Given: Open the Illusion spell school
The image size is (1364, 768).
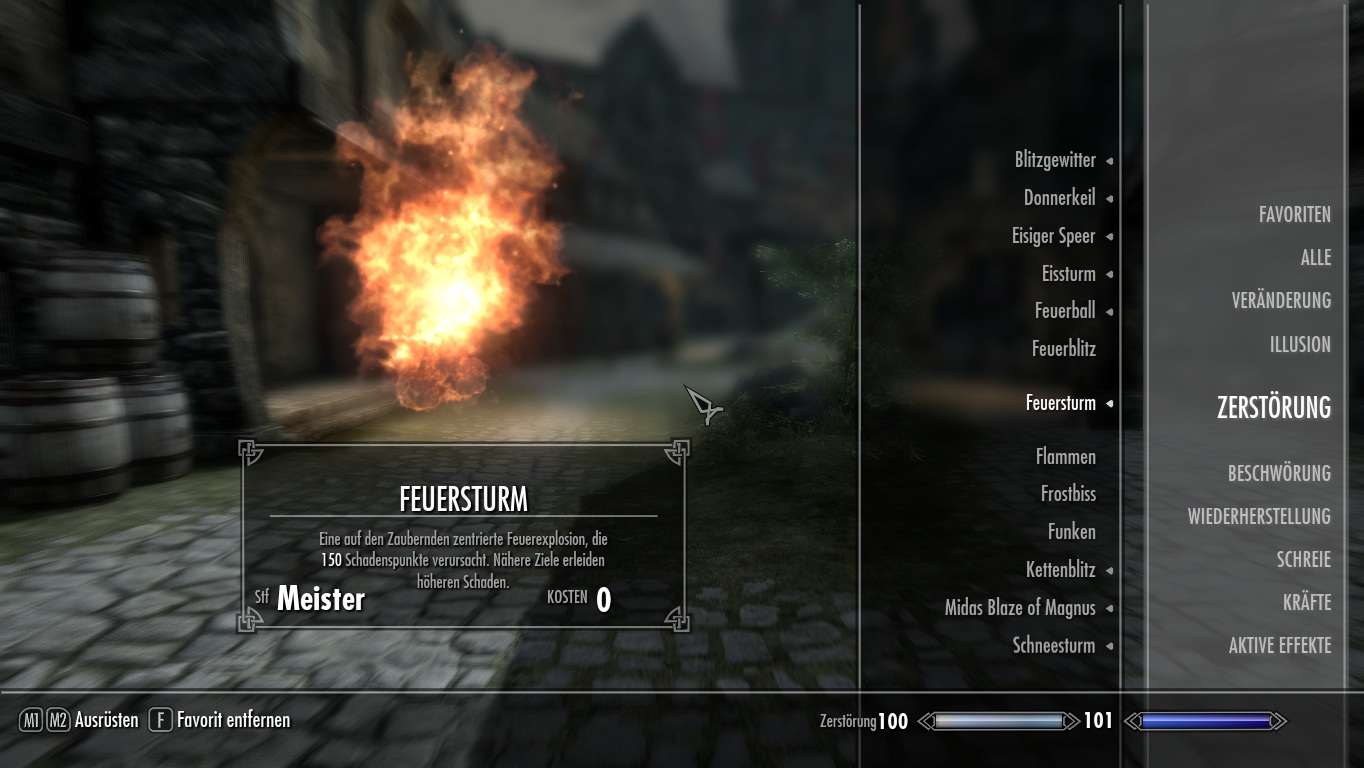Looking at the screenshot, I should tap(1300, 345).
